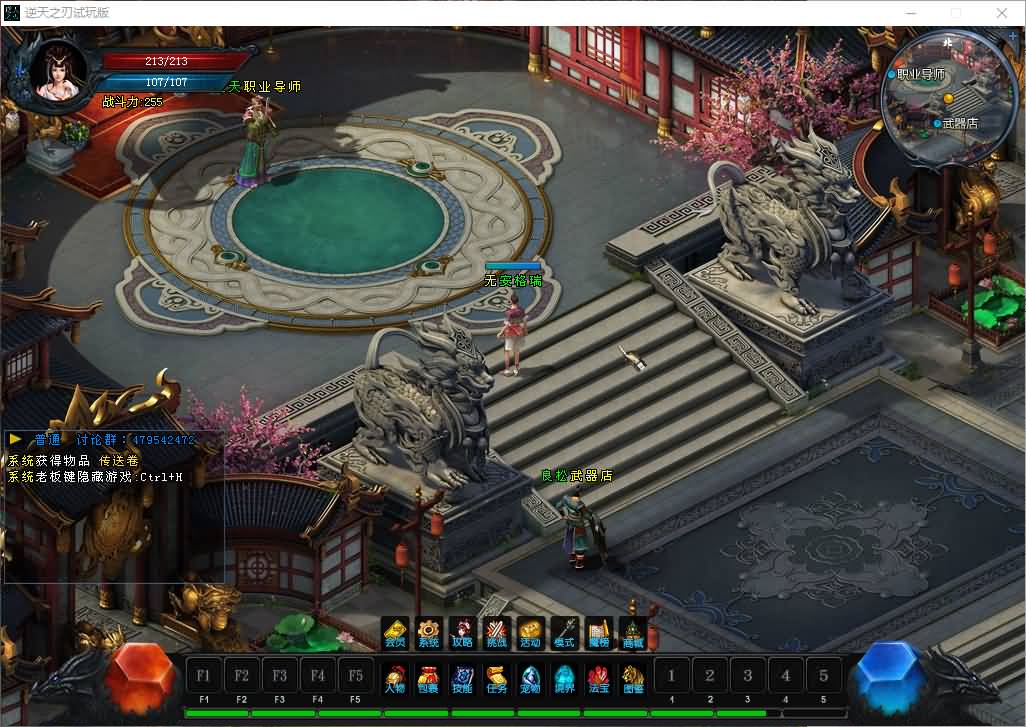Image resolution: width=1026 pixels, height=727 pixels.
Task: Open the 魔榜 (Ranking) board
Action: point(598,634)
